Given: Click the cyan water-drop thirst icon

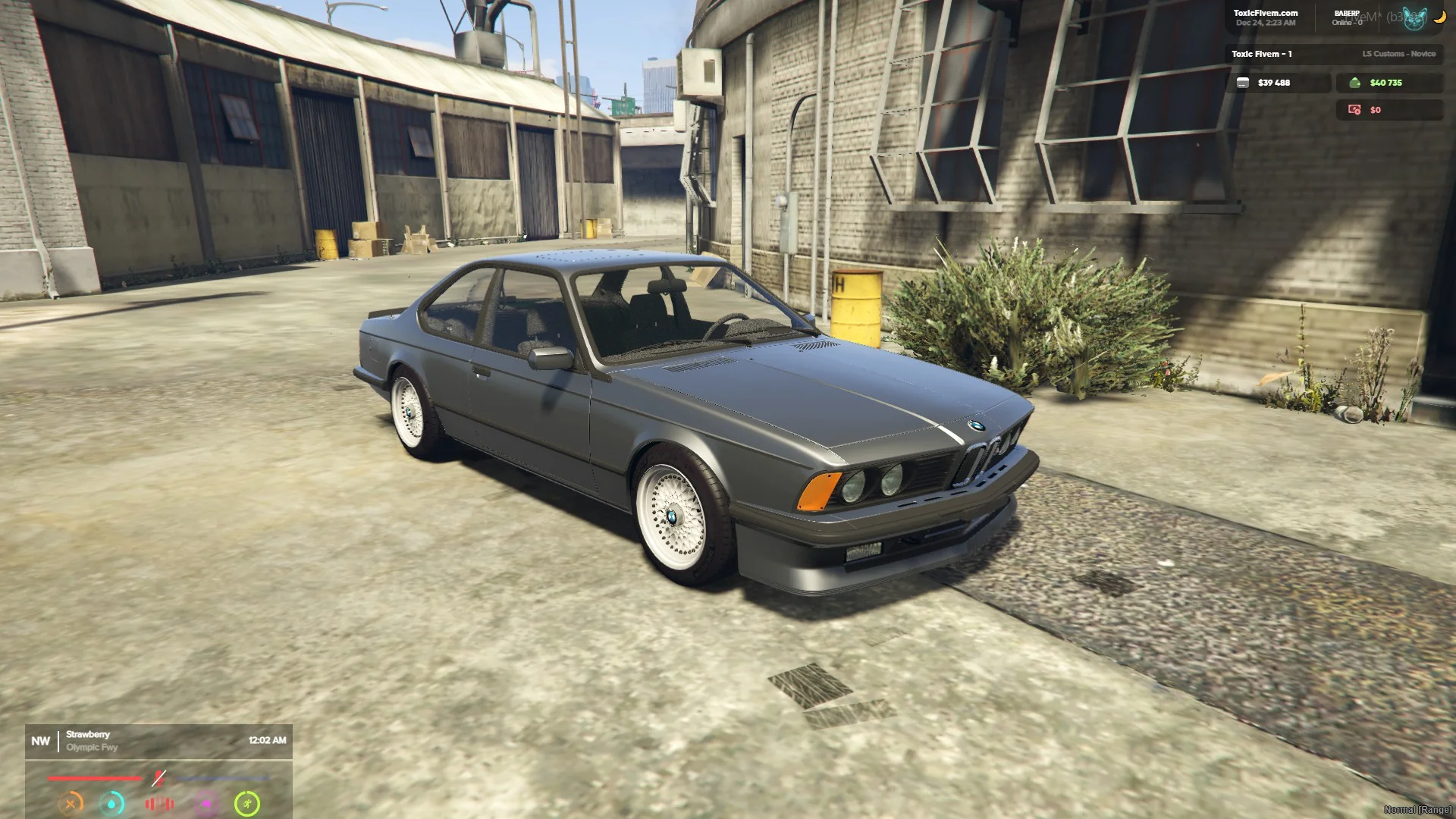Looking at the screenshot, I should point(112,803).
